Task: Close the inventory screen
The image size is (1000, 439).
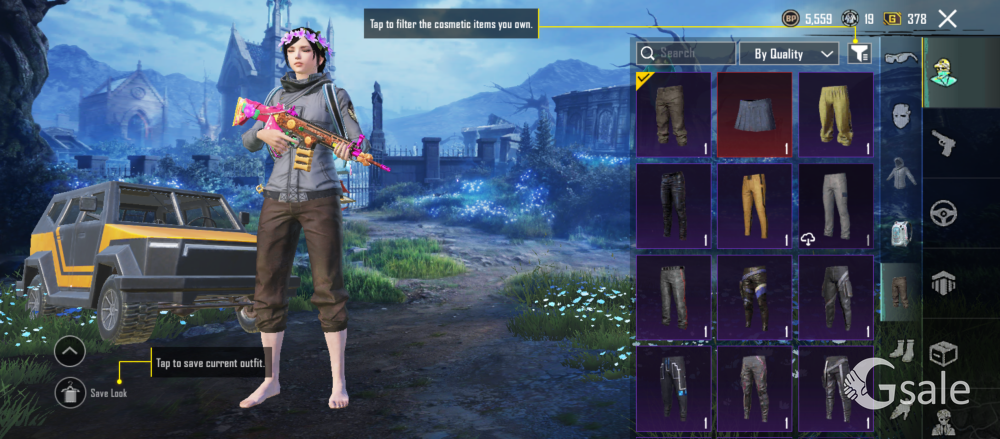Action: 947,18
